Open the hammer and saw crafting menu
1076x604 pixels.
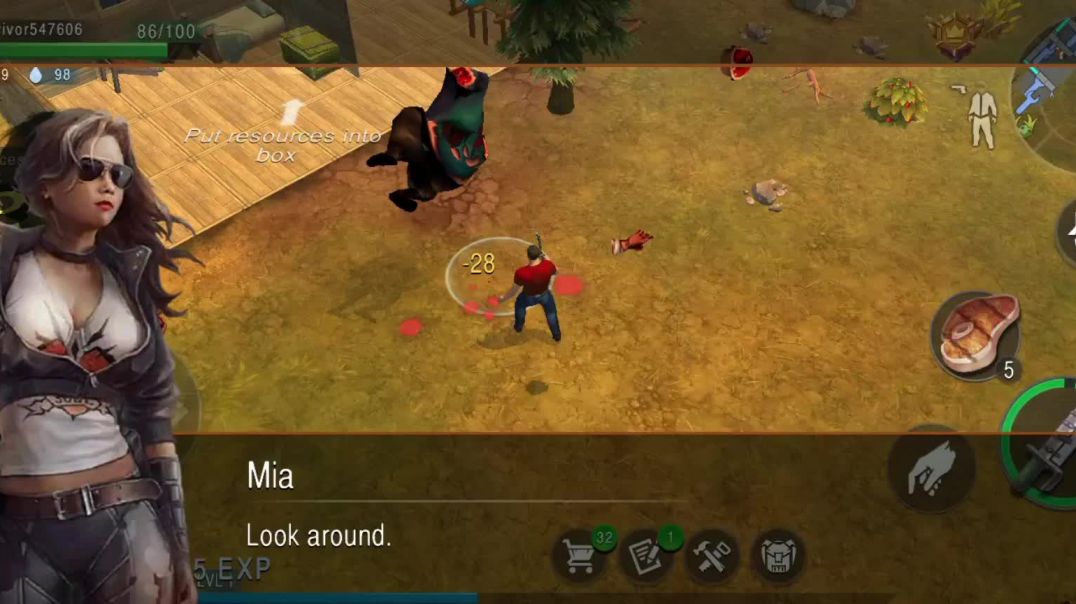(x=712, y=558)
